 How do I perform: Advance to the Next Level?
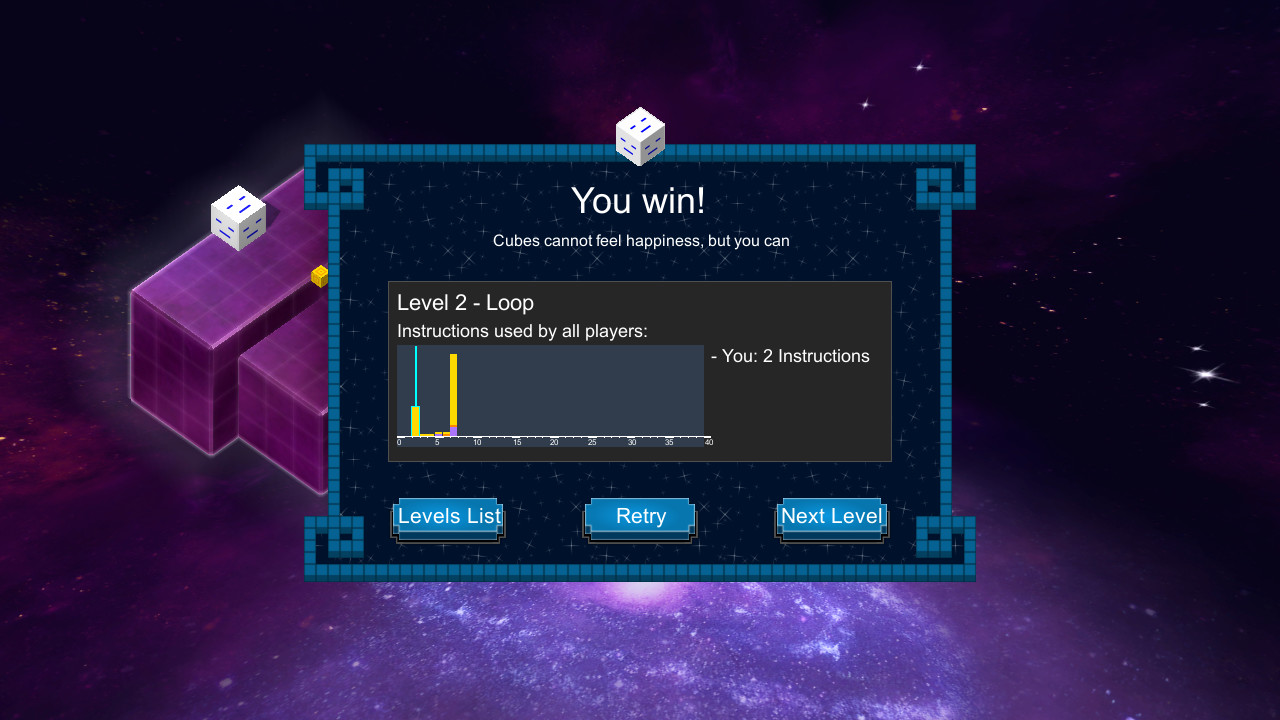click(x=831, y=516)
